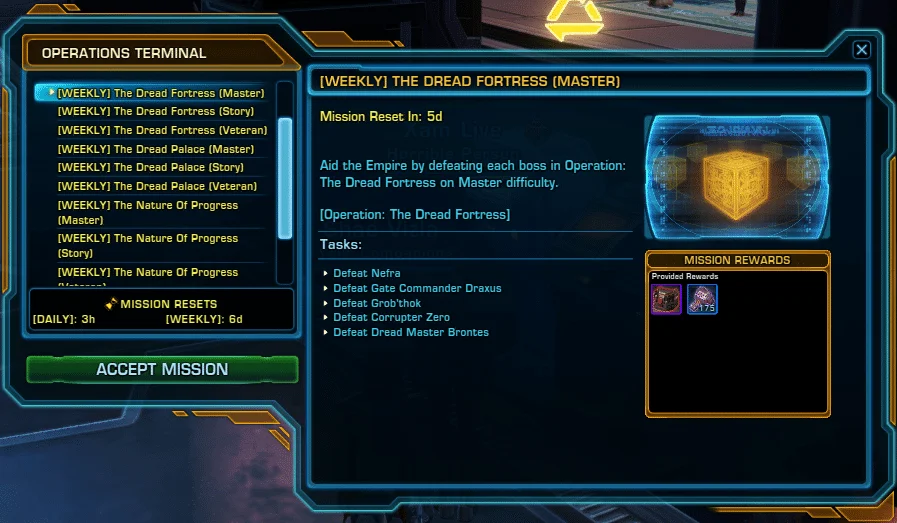Pick The Dread Fortress (Veteran) entry
Image resolution: width=897 pixels, height=523 pixels.
[x=162, y=130]
